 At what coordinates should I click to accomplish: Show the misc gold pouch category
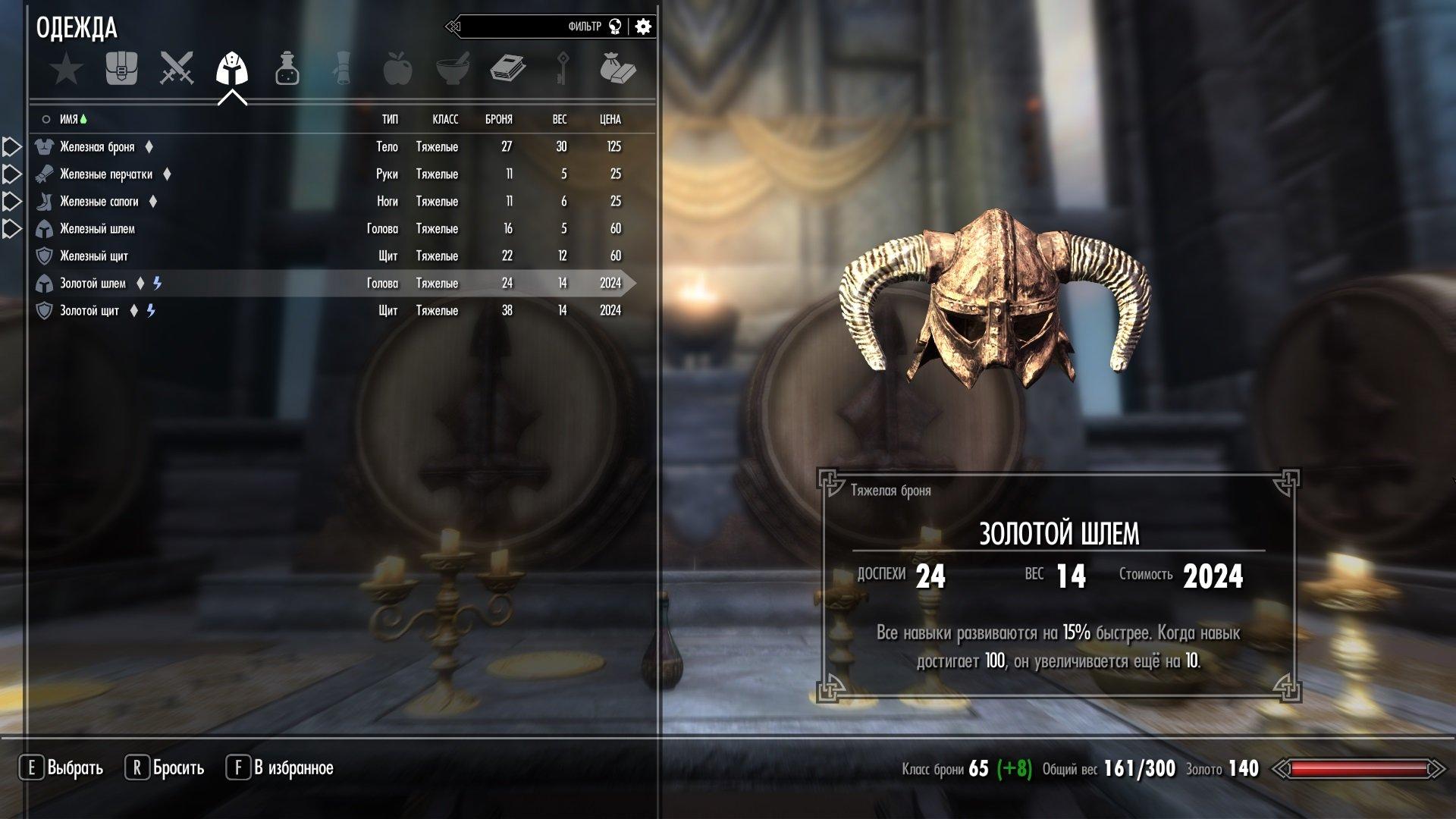[617, 69]
